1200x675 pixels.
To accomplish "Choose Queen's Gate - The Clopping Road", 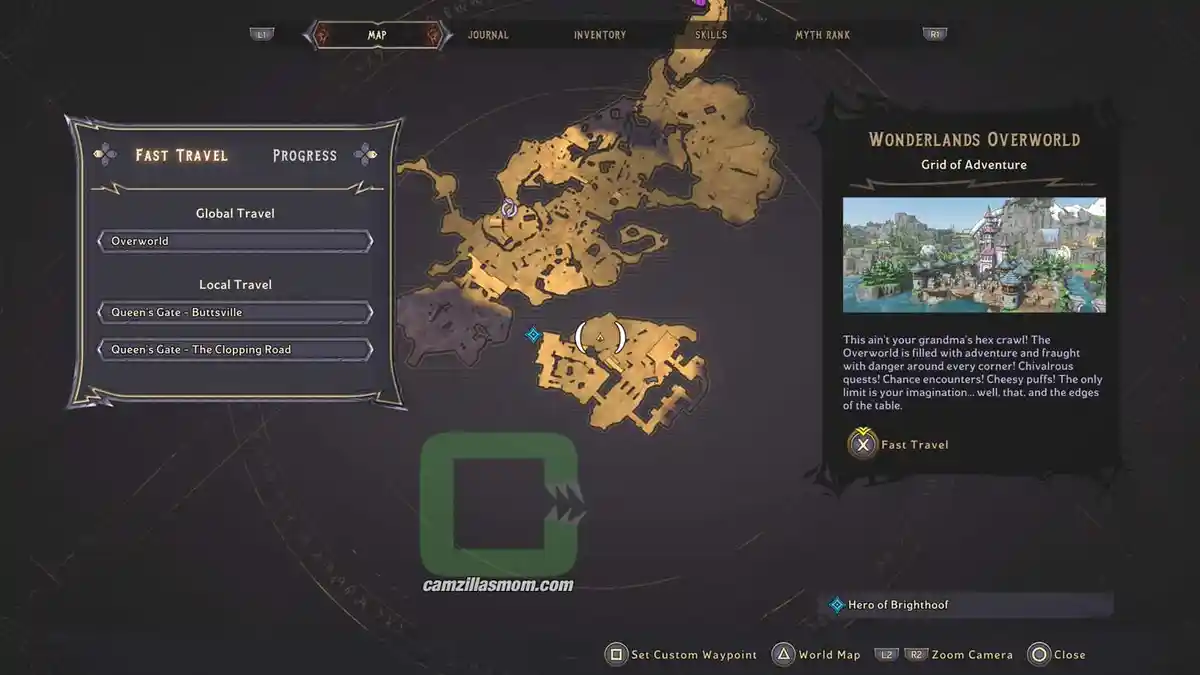I will (235, 350).
